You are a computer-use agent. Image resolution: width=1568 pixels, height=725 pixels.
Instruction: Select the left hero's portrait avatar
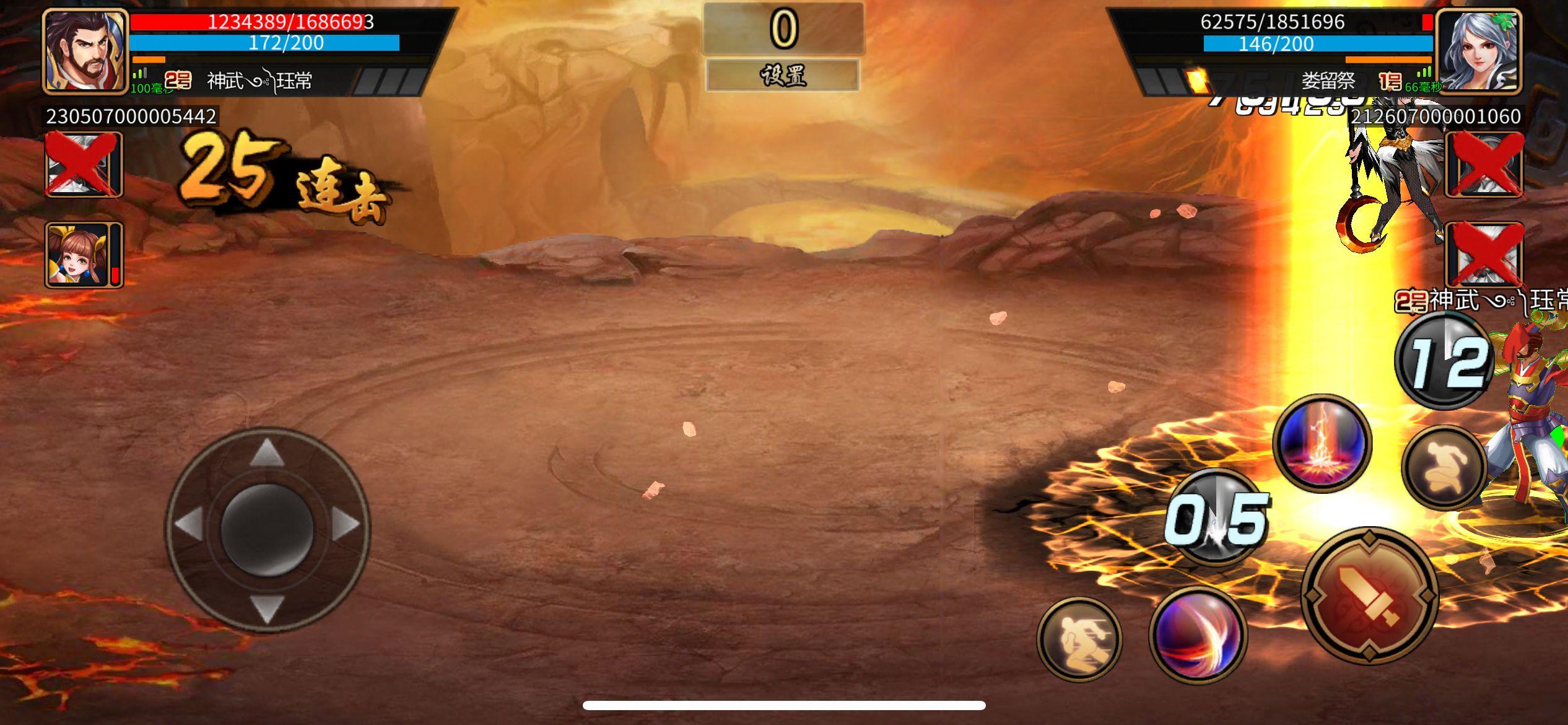84,50
